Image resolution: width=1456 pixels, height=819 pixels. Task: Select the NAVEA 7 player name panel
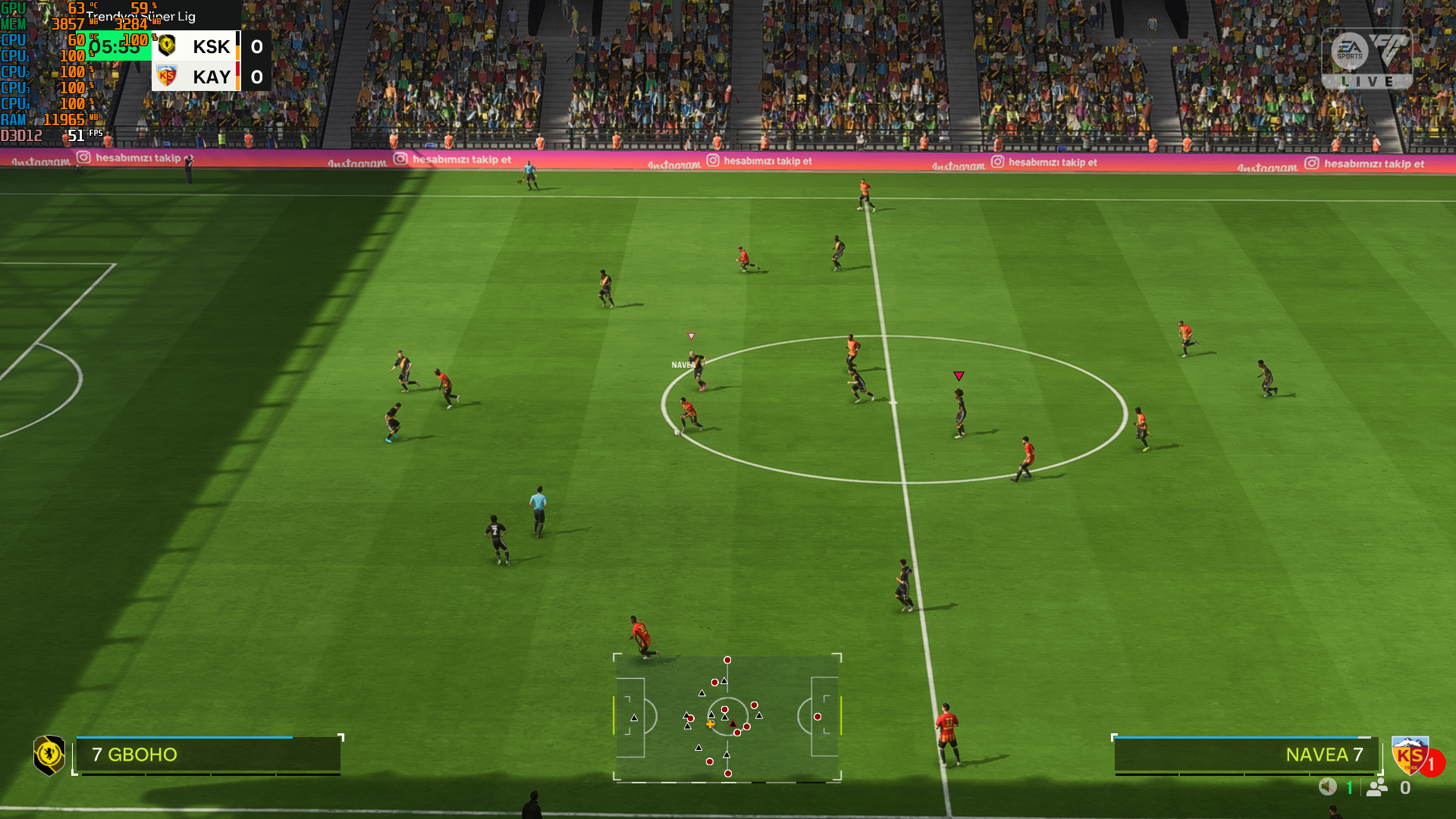tap(1245, 755)
